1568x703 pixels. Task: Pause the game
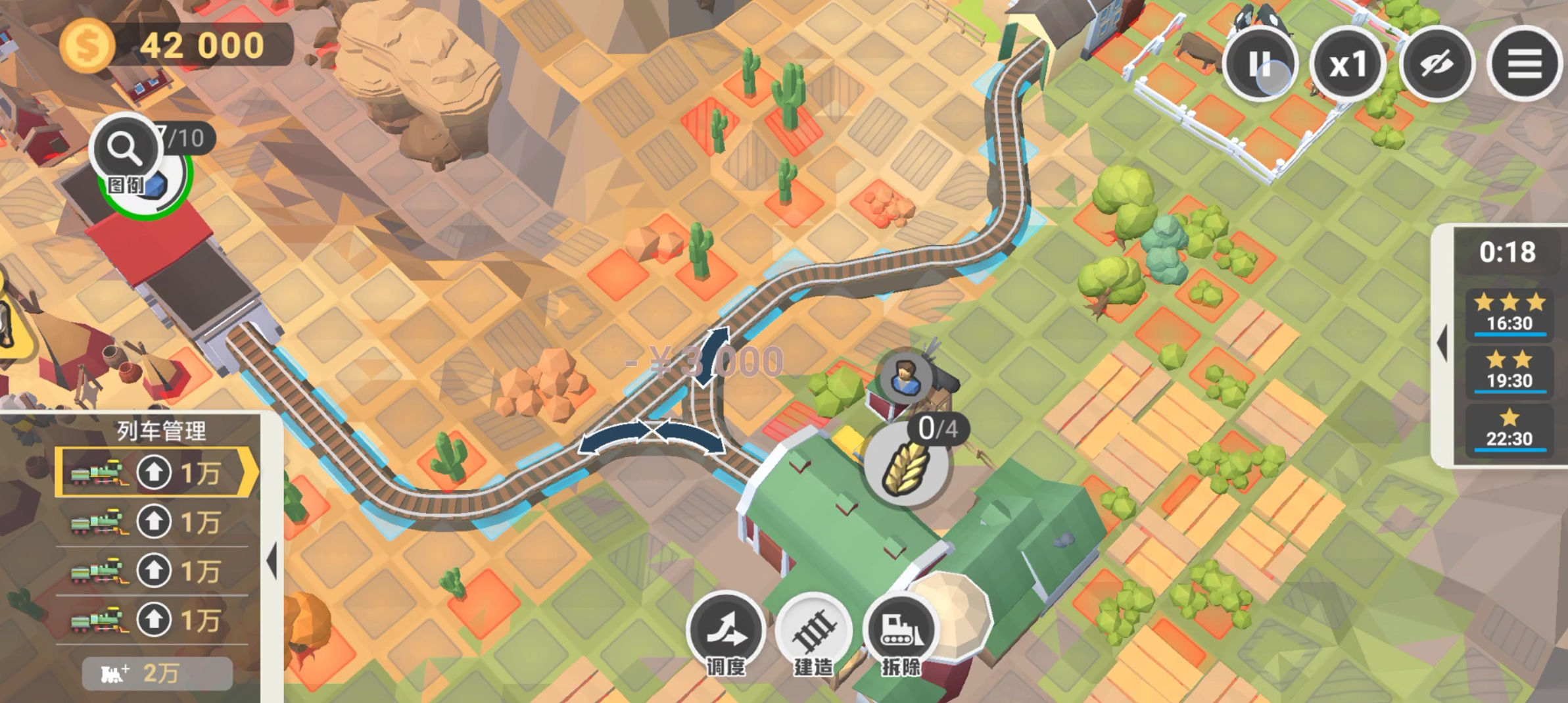click(x=1259, y=64)
